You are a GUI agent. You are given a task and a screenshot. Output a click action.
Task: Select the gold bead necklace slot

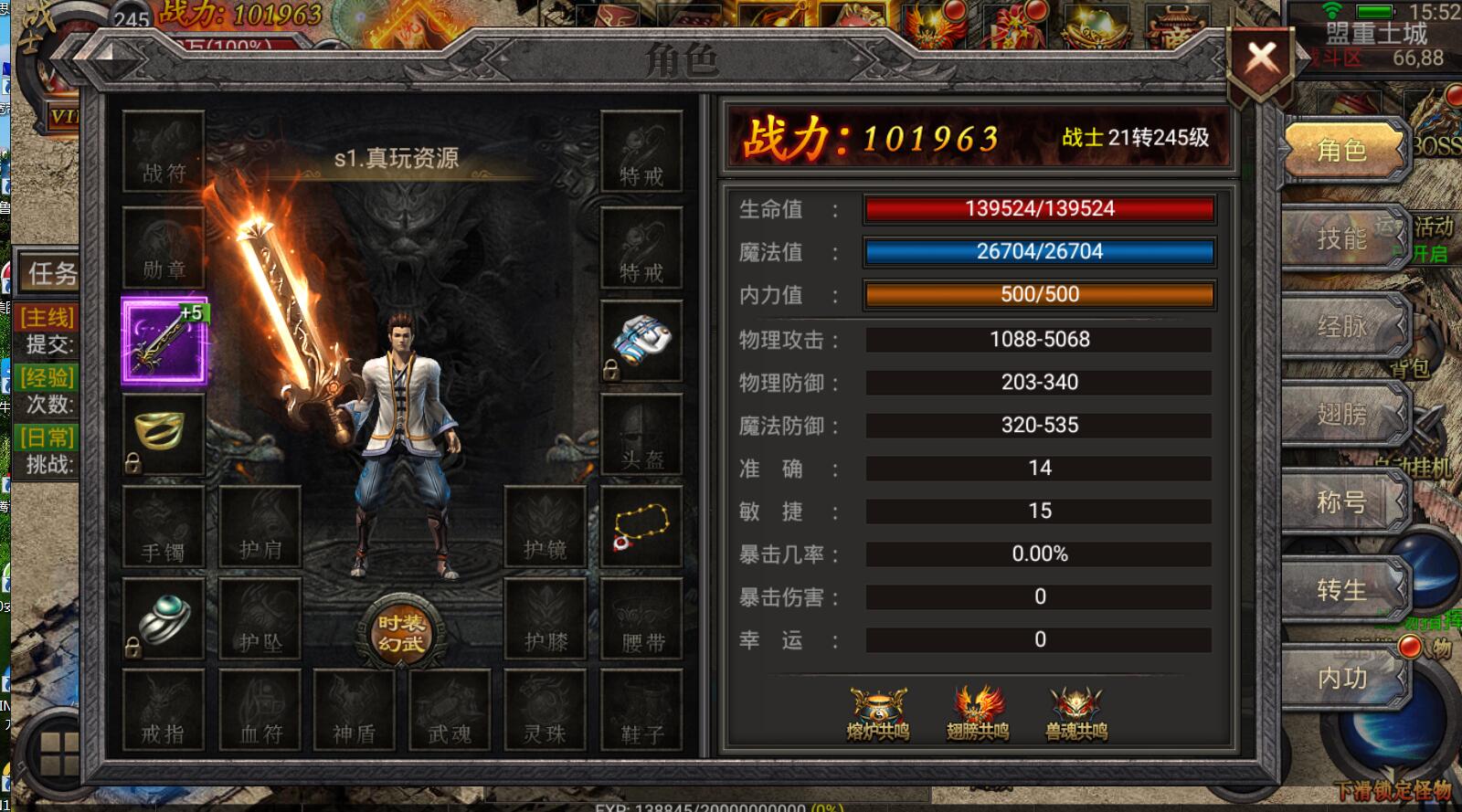pos(641,527)
